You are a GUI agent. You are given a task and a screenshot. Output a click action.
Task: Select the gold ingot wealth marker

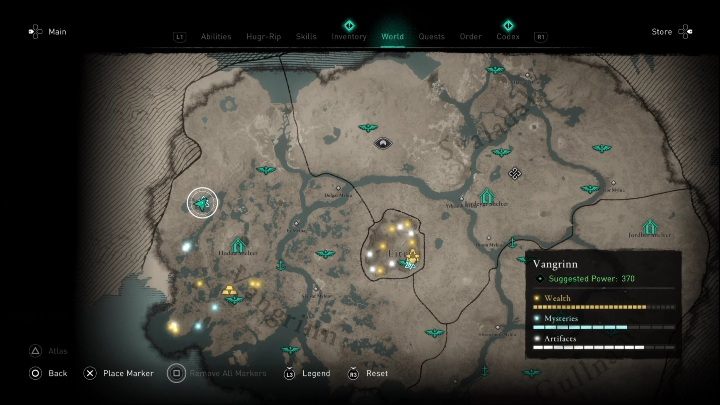point(232,290)
